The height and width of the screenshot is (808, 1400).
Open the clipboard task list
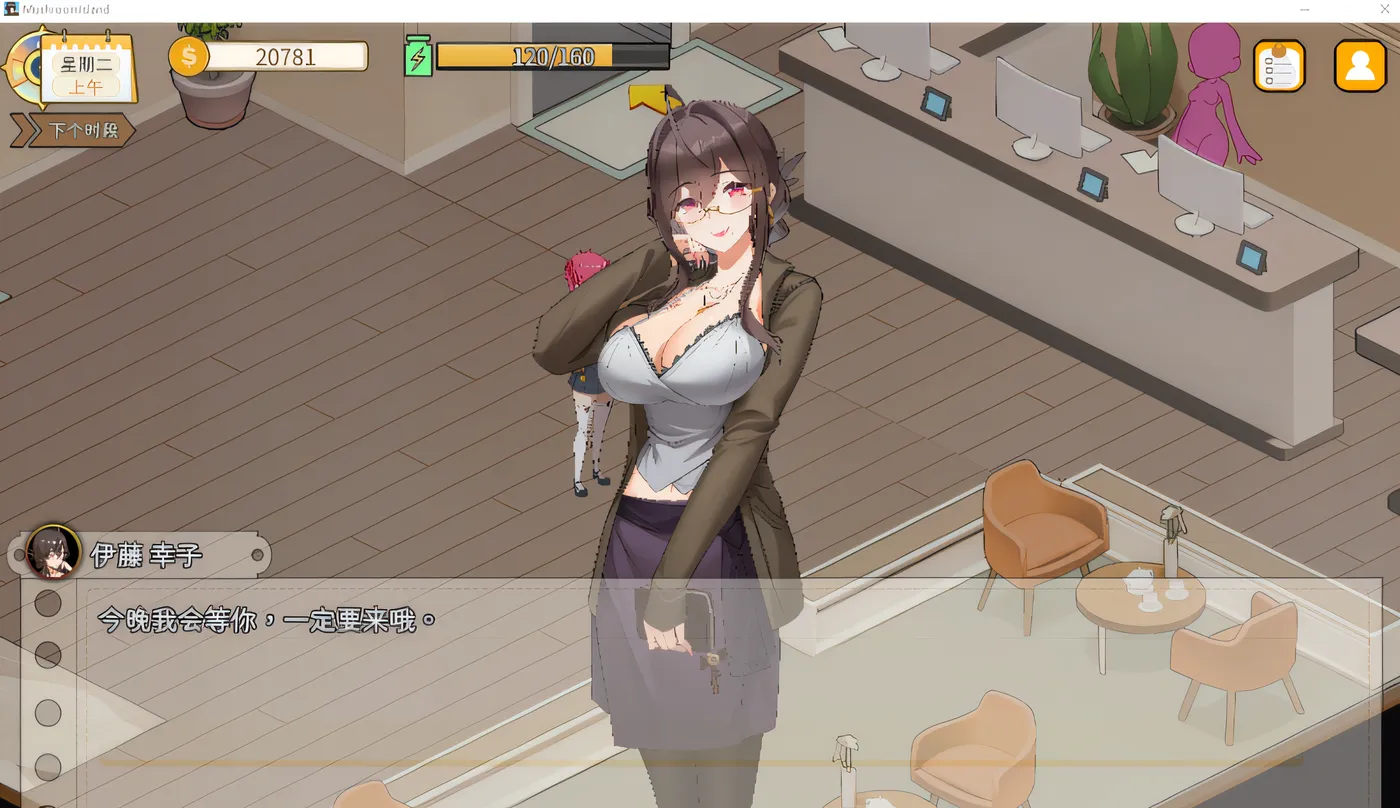[x=1279, y=66]
